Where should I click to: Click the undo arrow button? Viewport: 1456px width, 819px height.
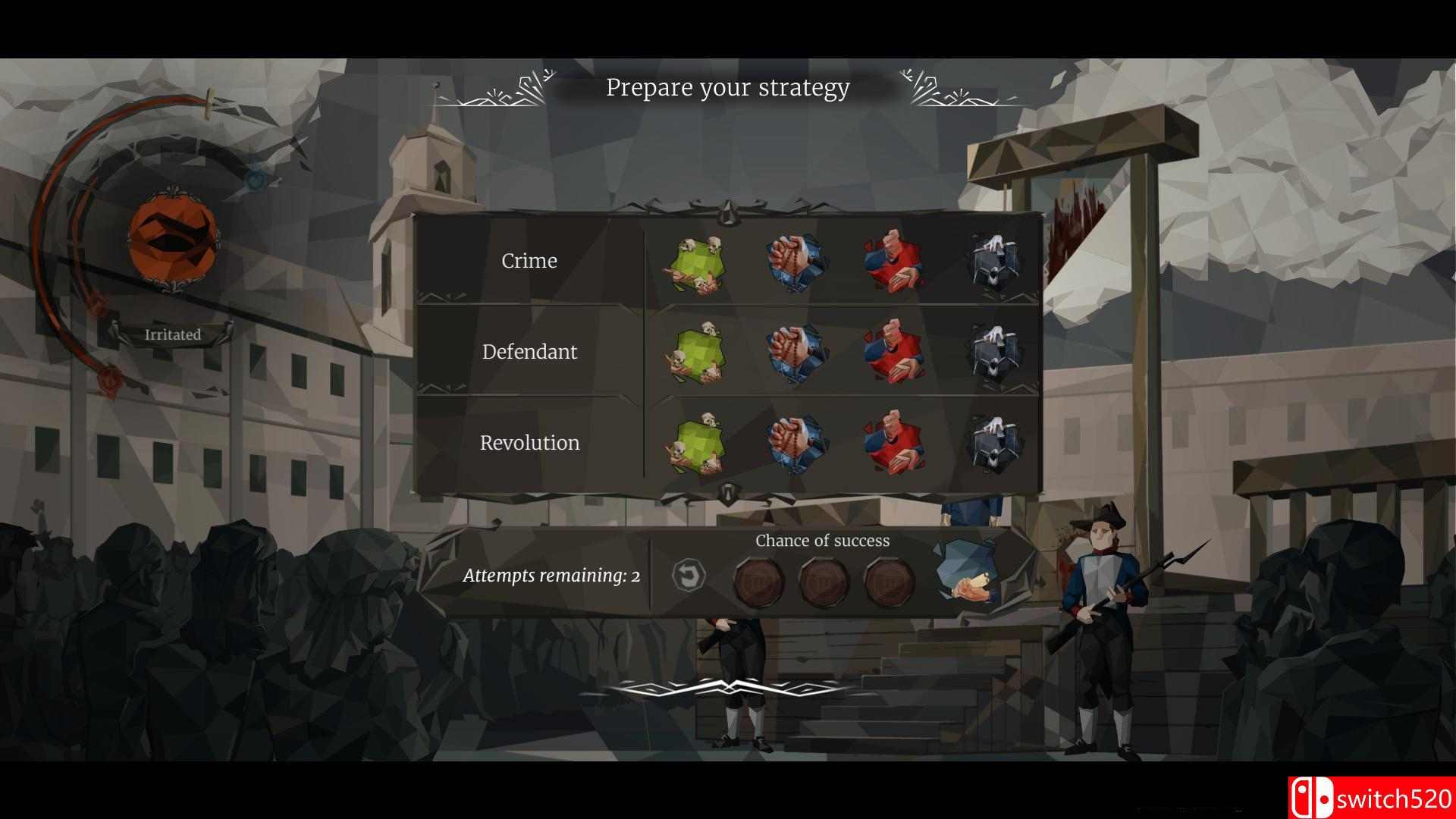click(689, 576)
